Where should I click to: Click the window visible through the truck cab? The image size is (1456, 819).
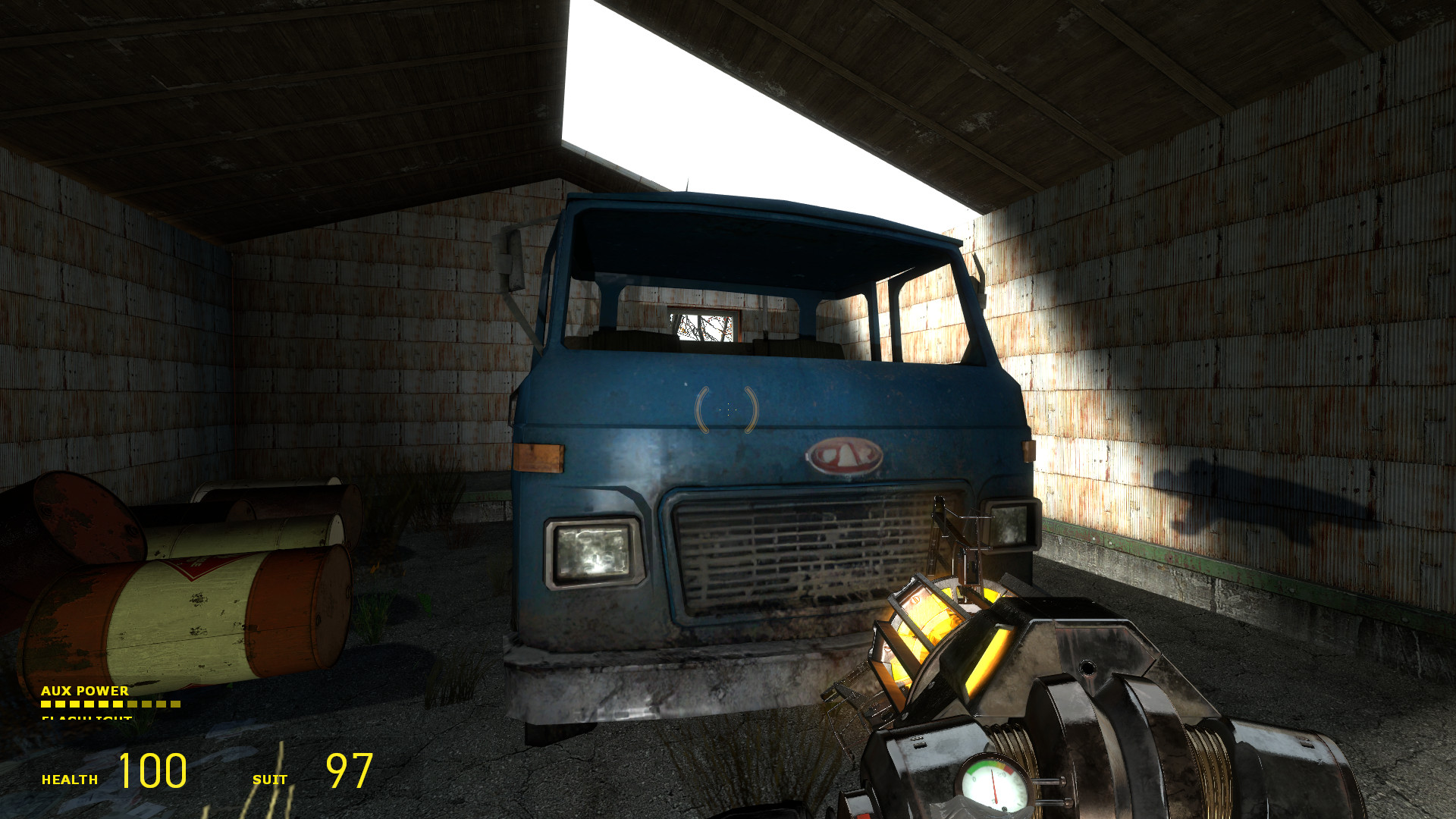(701, 326)
